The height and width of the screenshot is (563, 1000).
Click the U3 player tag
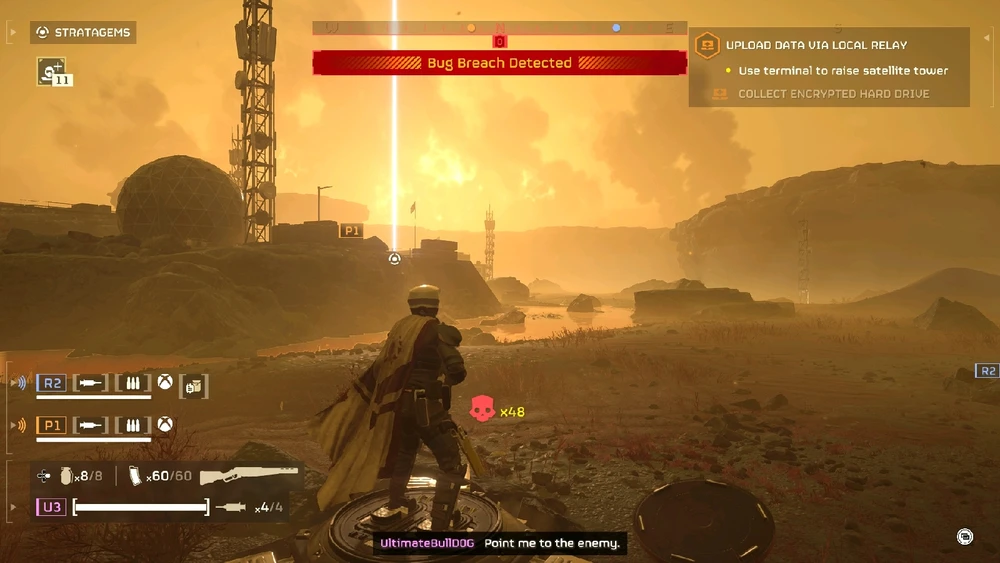(51, 508)
